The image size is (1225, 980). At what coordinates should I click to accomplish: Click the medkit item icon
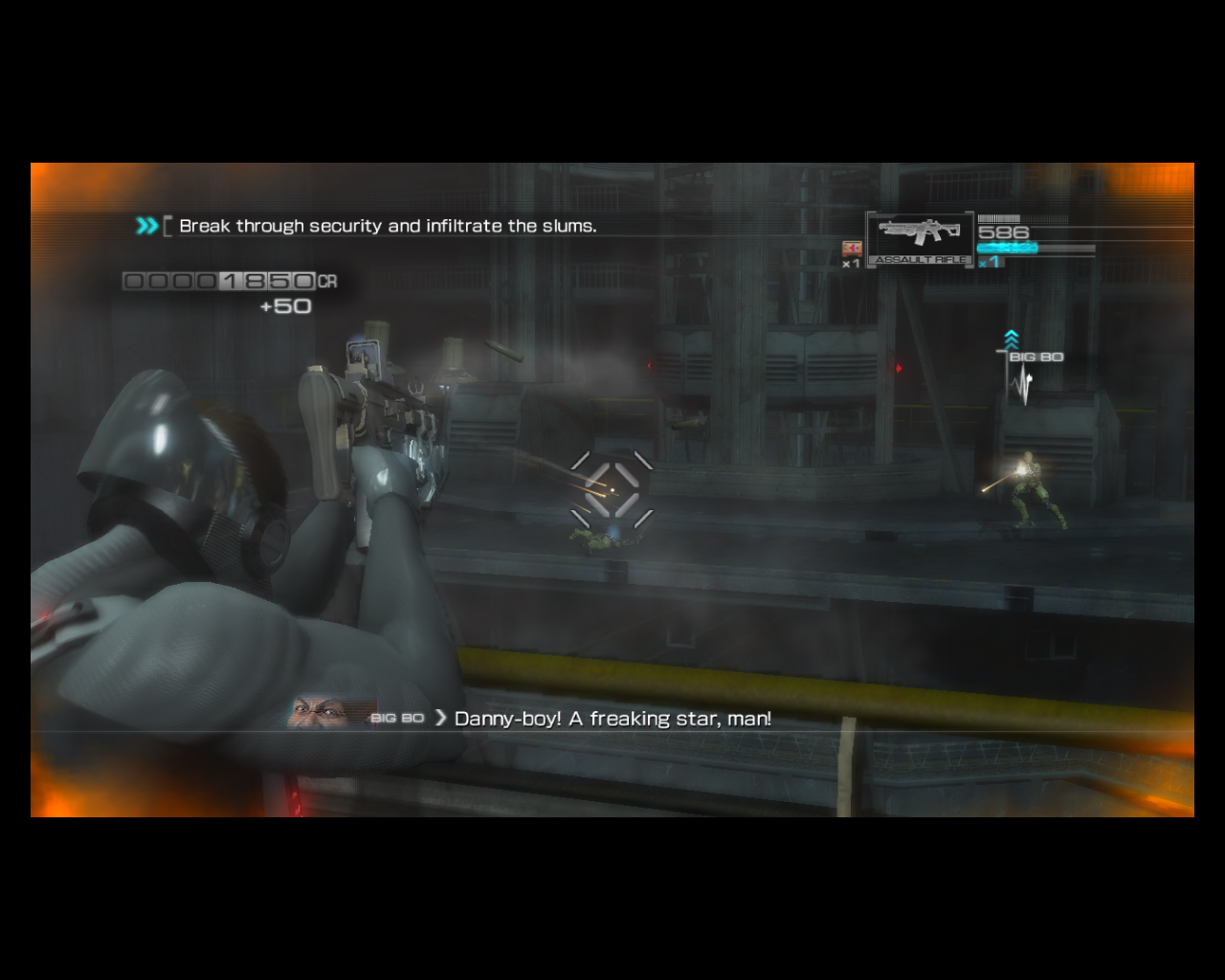[x=852, y=249]
